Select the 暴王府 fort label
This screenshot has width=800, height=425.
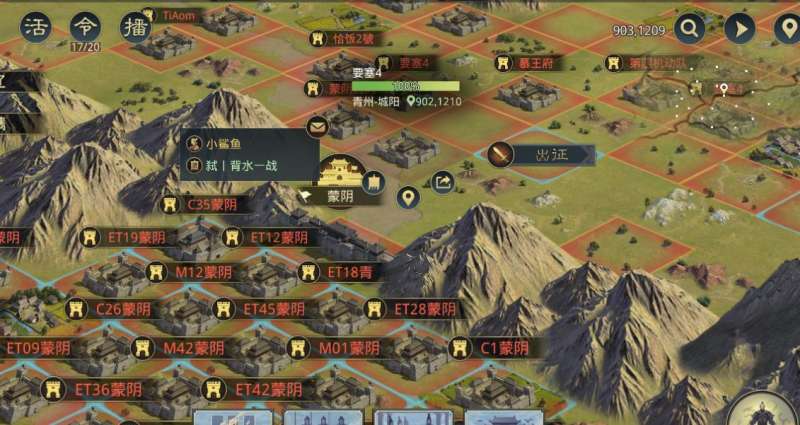532,63
